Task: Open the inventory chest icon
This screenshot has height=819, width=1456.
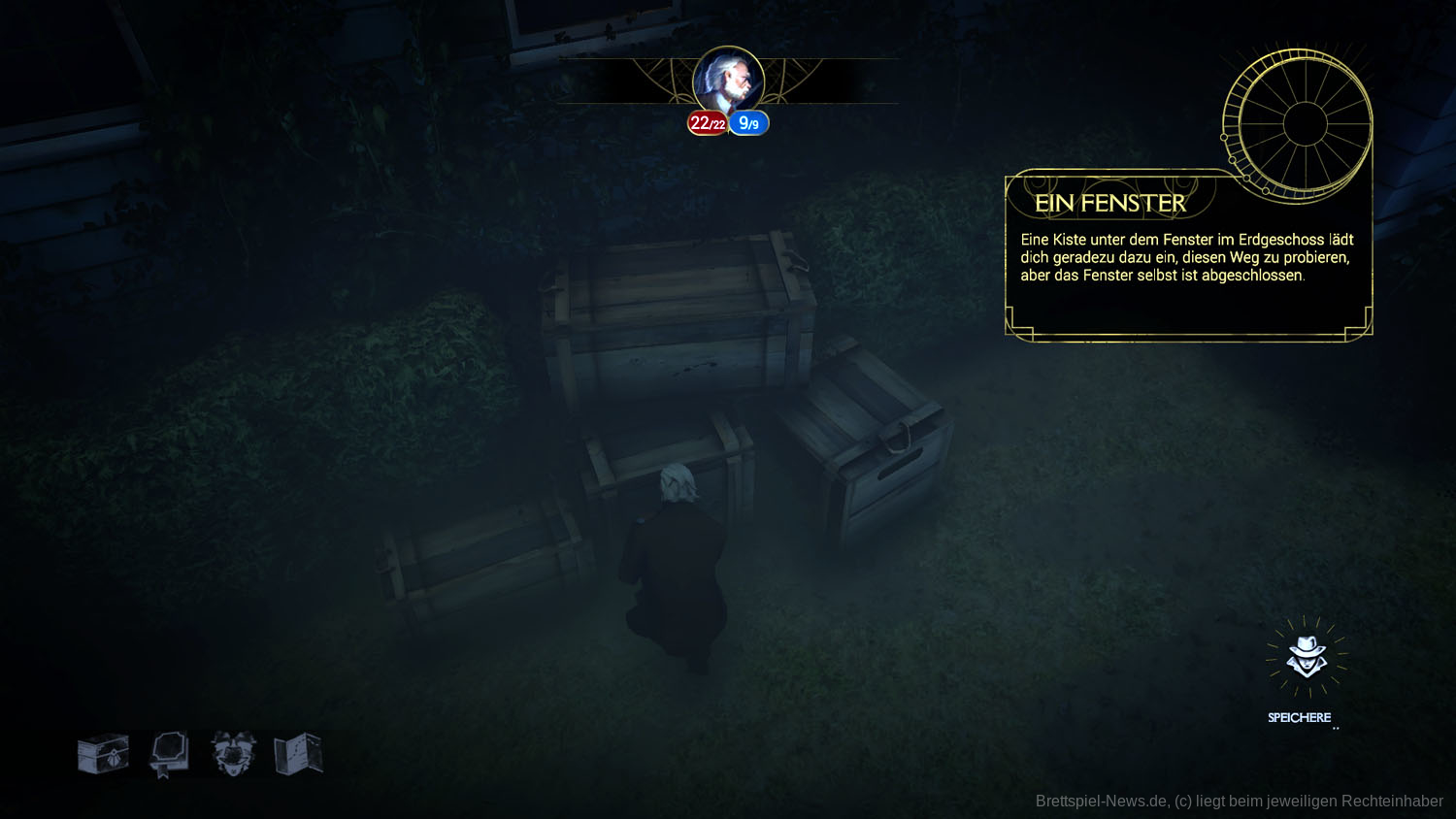Action: point(103,754)
